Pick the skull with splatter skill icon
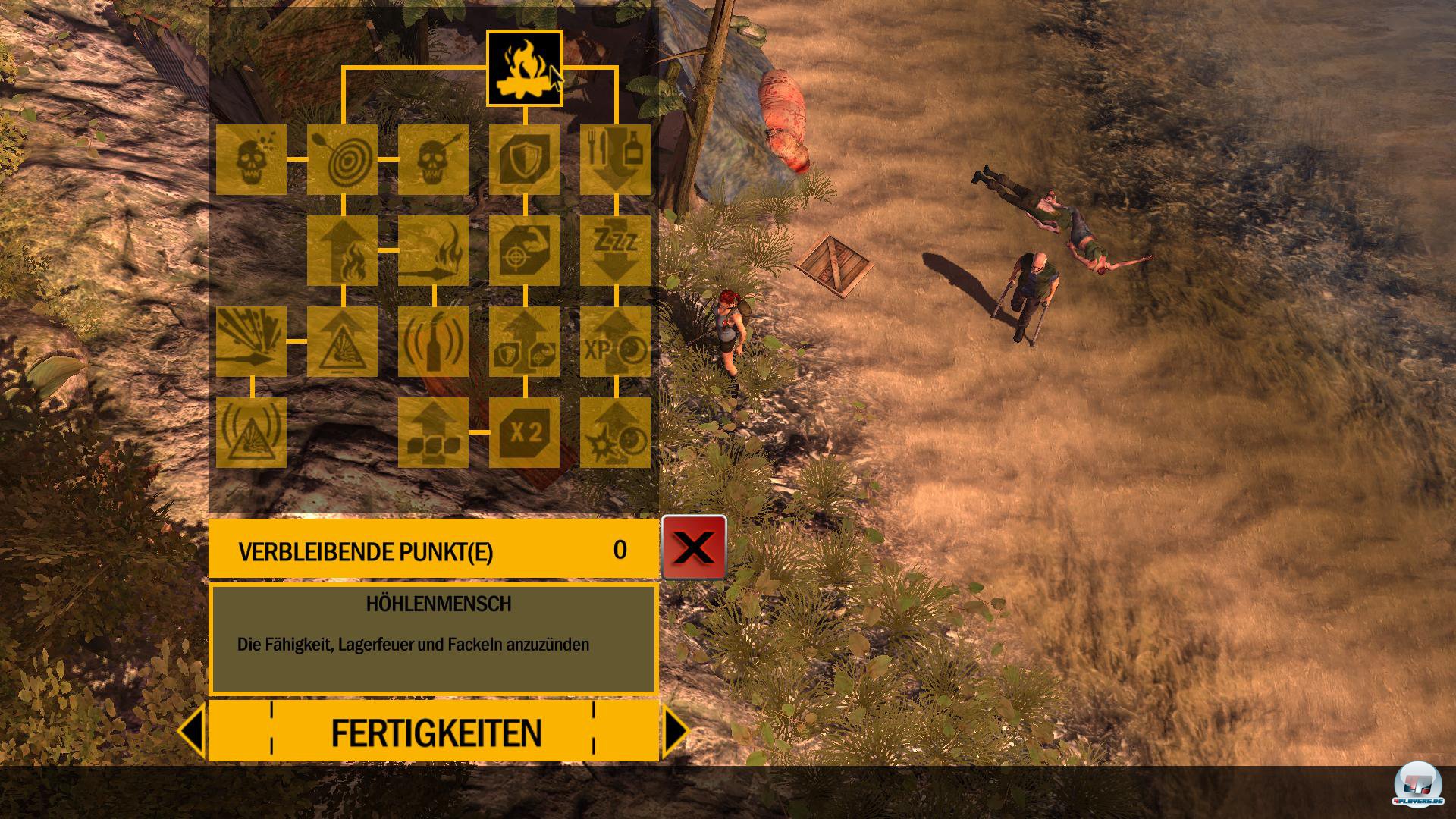The height and width of the screenshot is (819, 1456). pos(251,160)
